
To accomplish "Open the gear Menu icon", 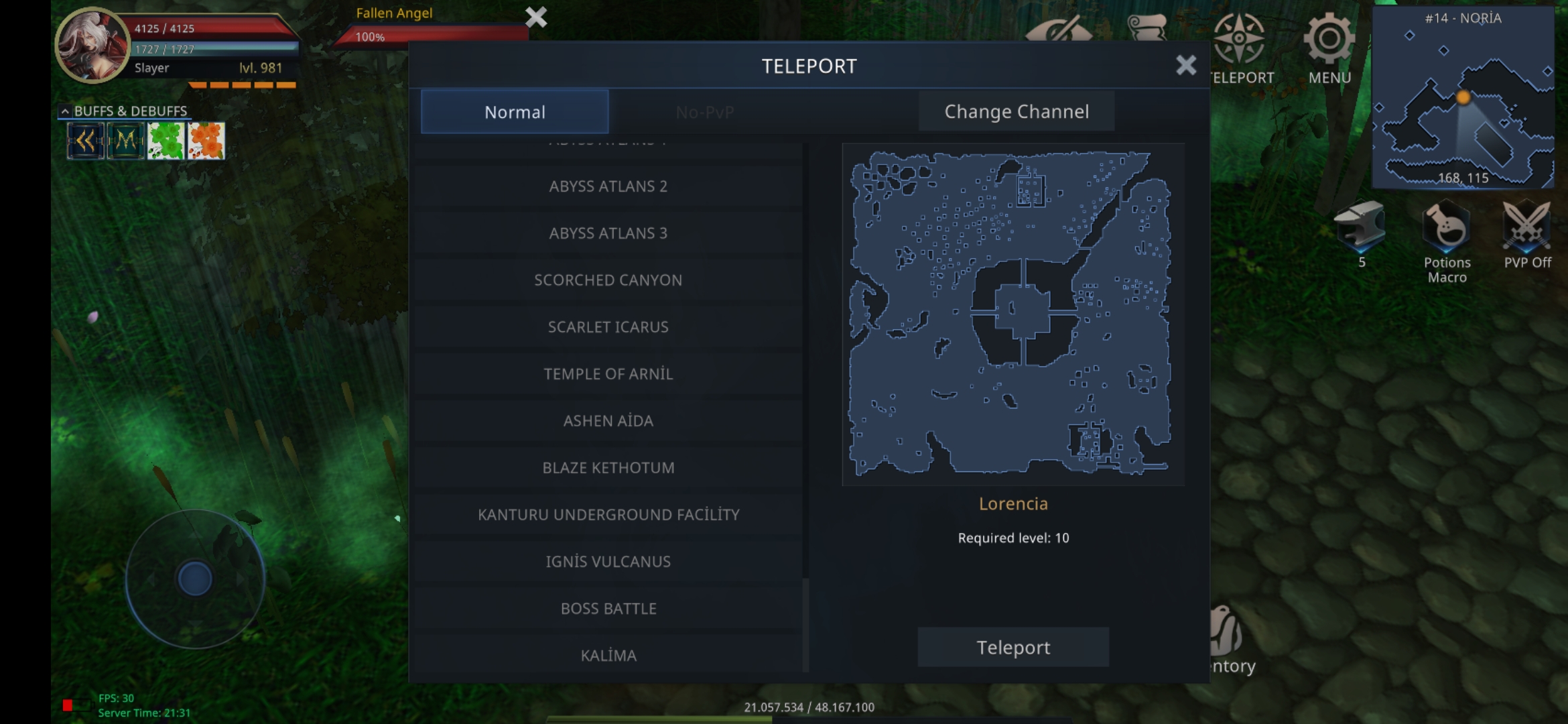I will click(x=1329, y=40).
